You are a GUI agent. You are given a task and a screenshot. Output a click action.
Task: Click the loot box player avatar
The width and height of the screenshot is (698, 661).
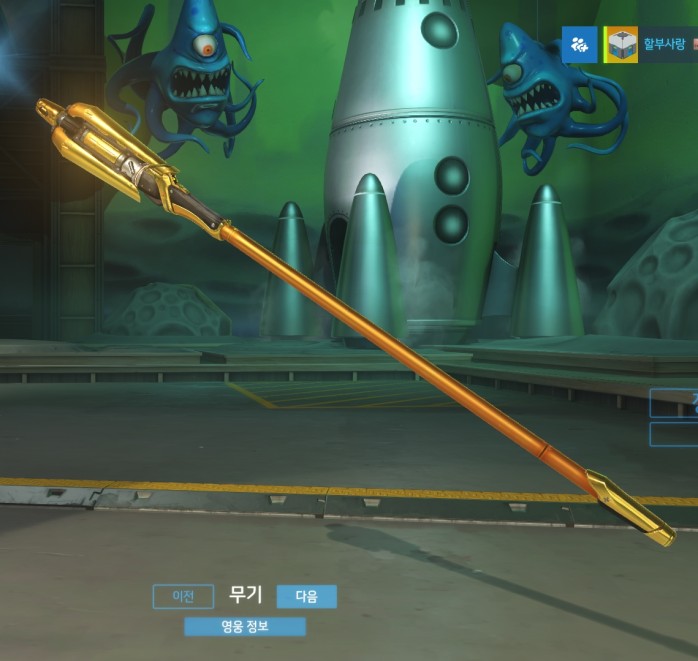623,45
